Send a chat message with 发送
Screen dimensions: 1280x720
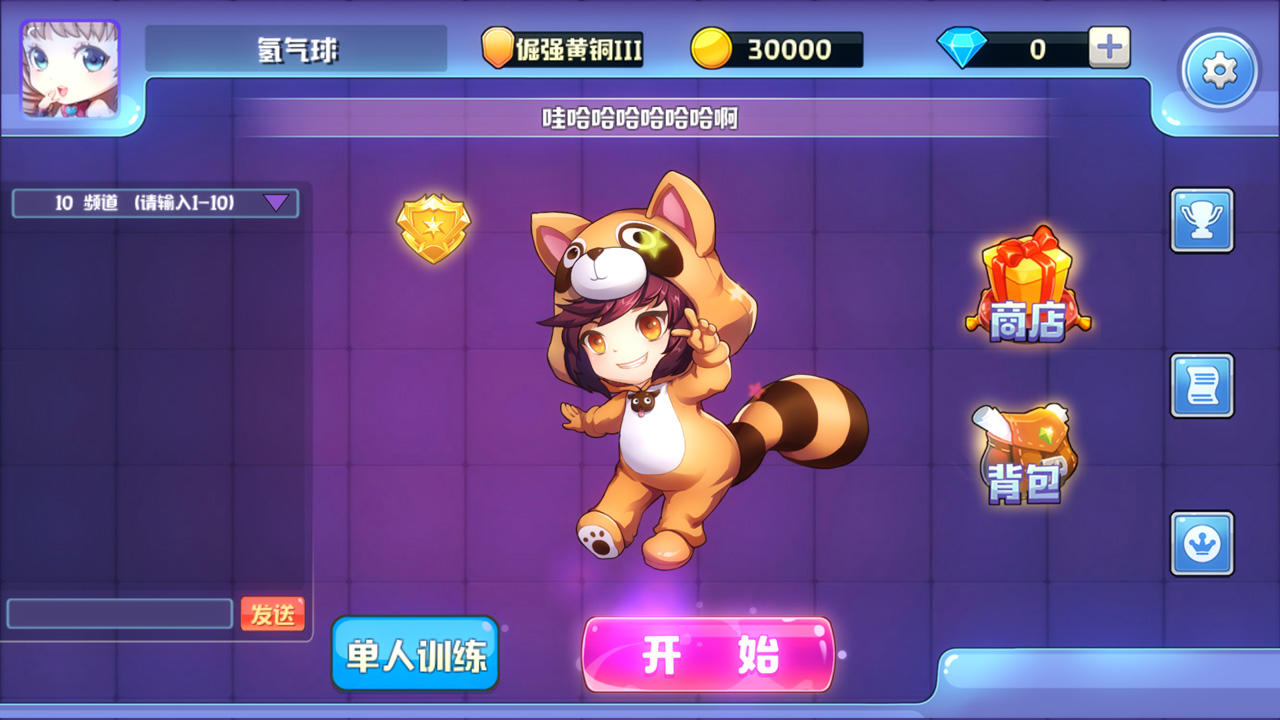point(275,616)
